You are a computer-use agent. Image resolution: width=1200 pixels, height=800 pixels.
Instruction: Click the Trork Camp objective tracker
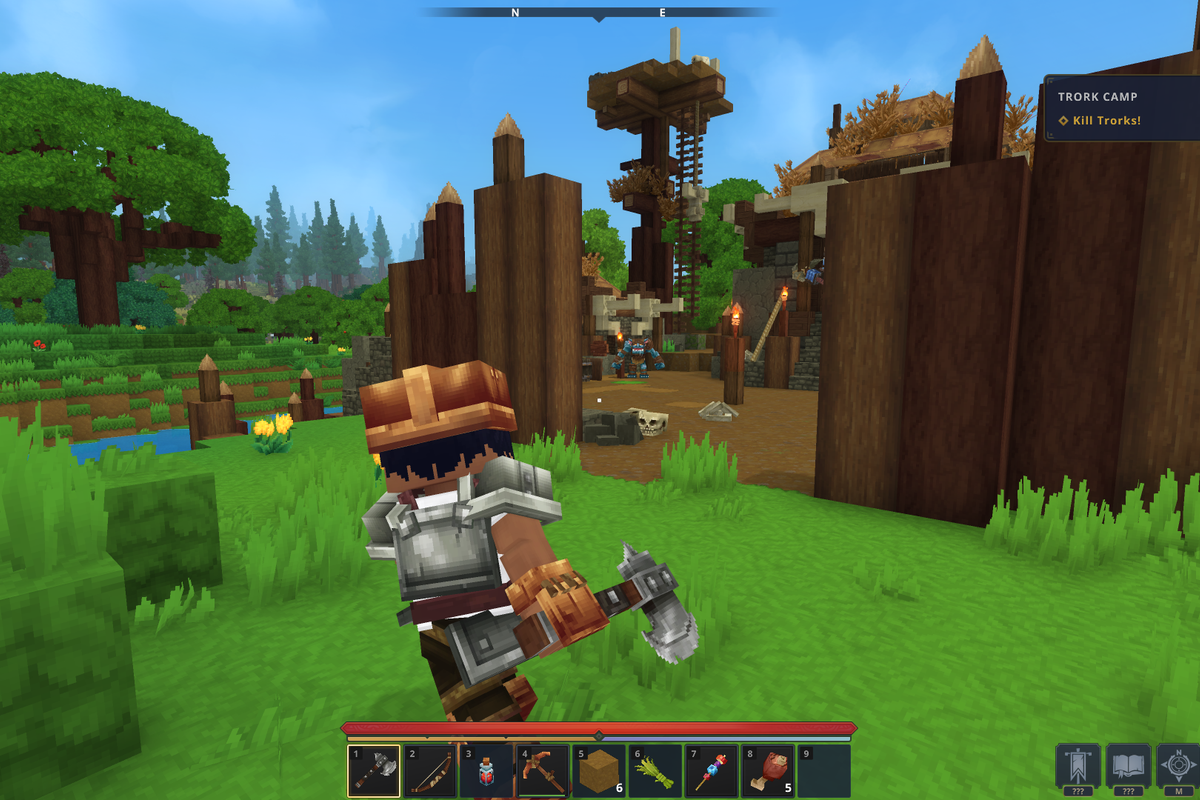click(1120, 108)
